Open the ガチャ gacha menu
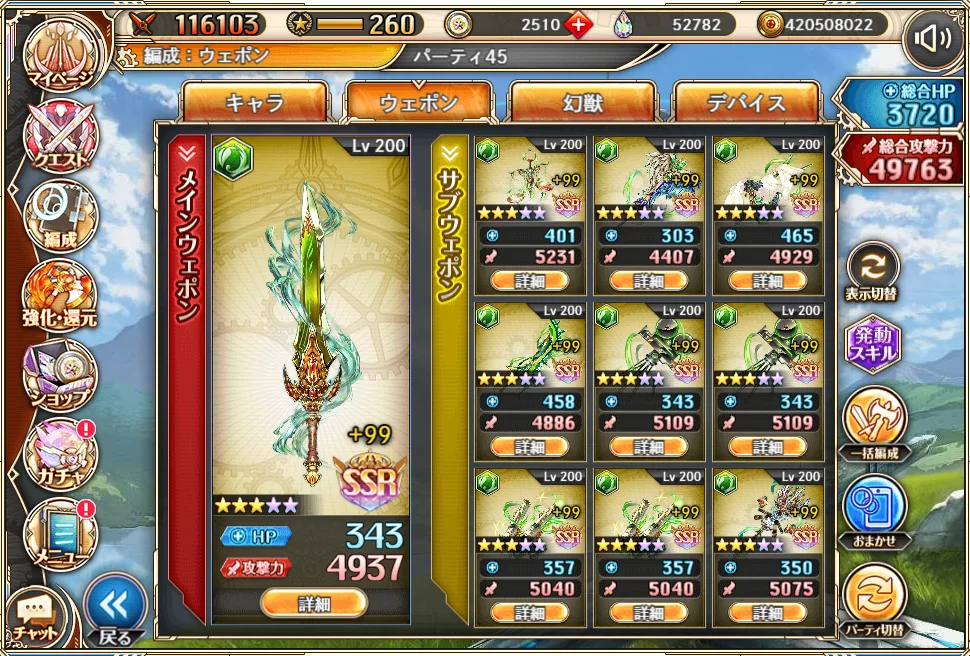The image size is (970, 656). point(60,452)
